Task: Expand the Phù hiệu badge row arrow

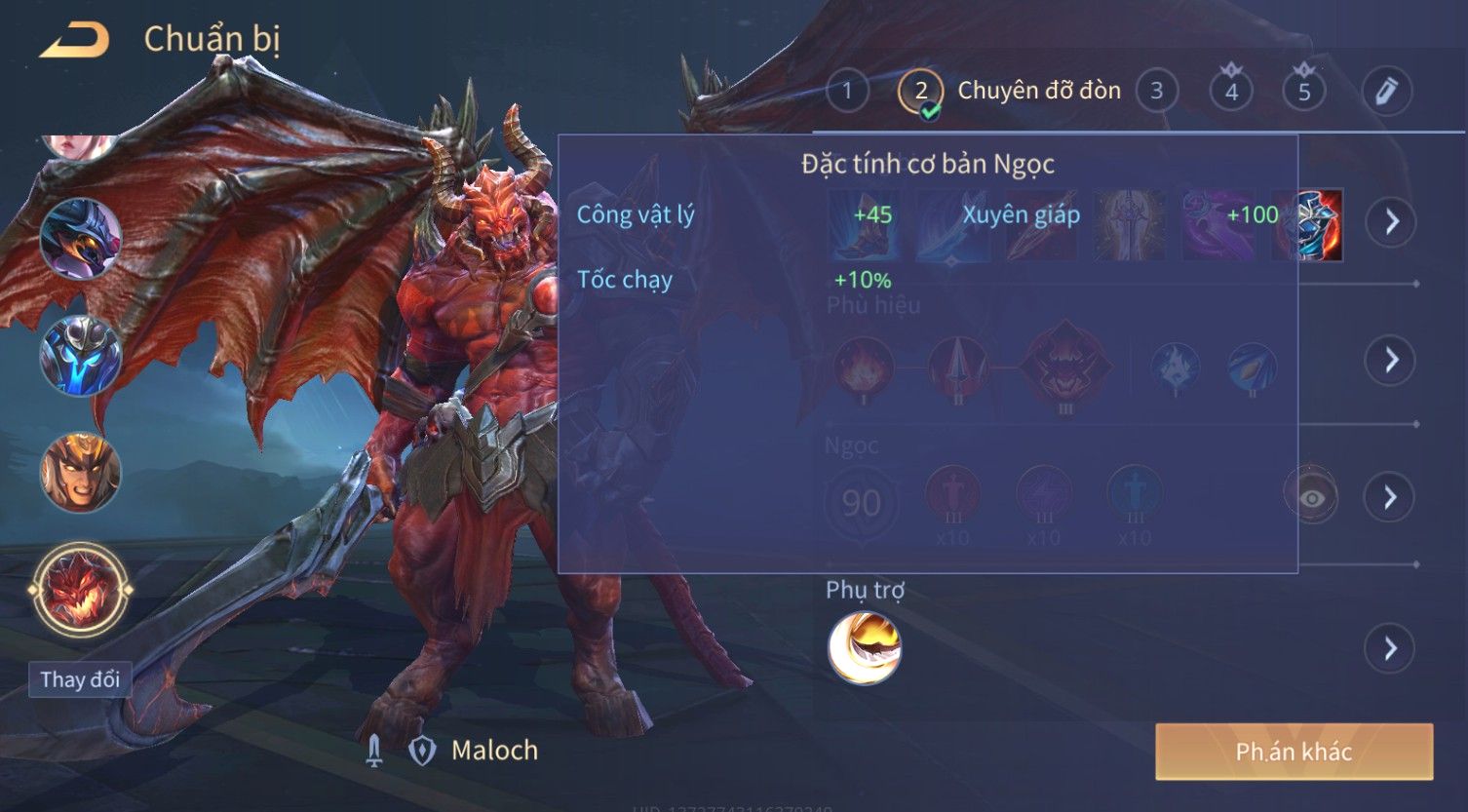Action: (1391, 361)
